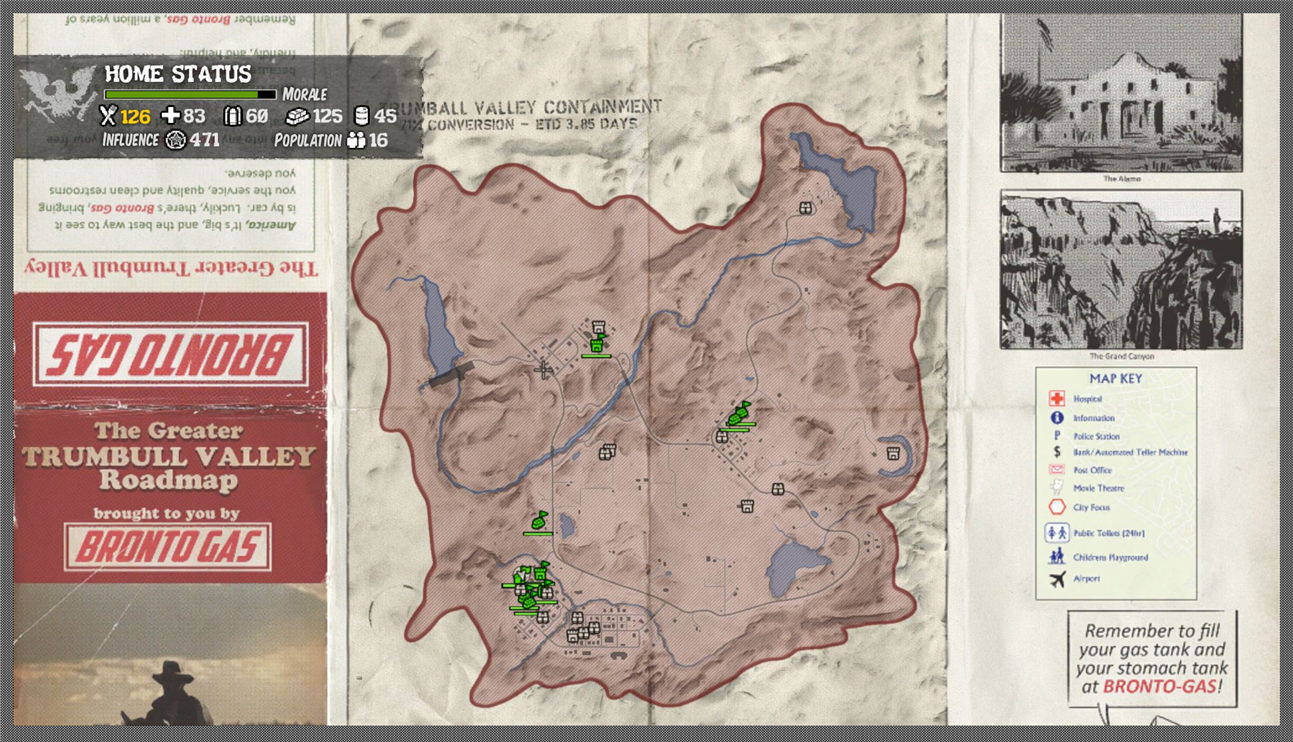The width and height of the screenshot is (1293, 742).
Task: Choose the green castle flag marker near the crosshair
Action: click(x=597, y=344)
